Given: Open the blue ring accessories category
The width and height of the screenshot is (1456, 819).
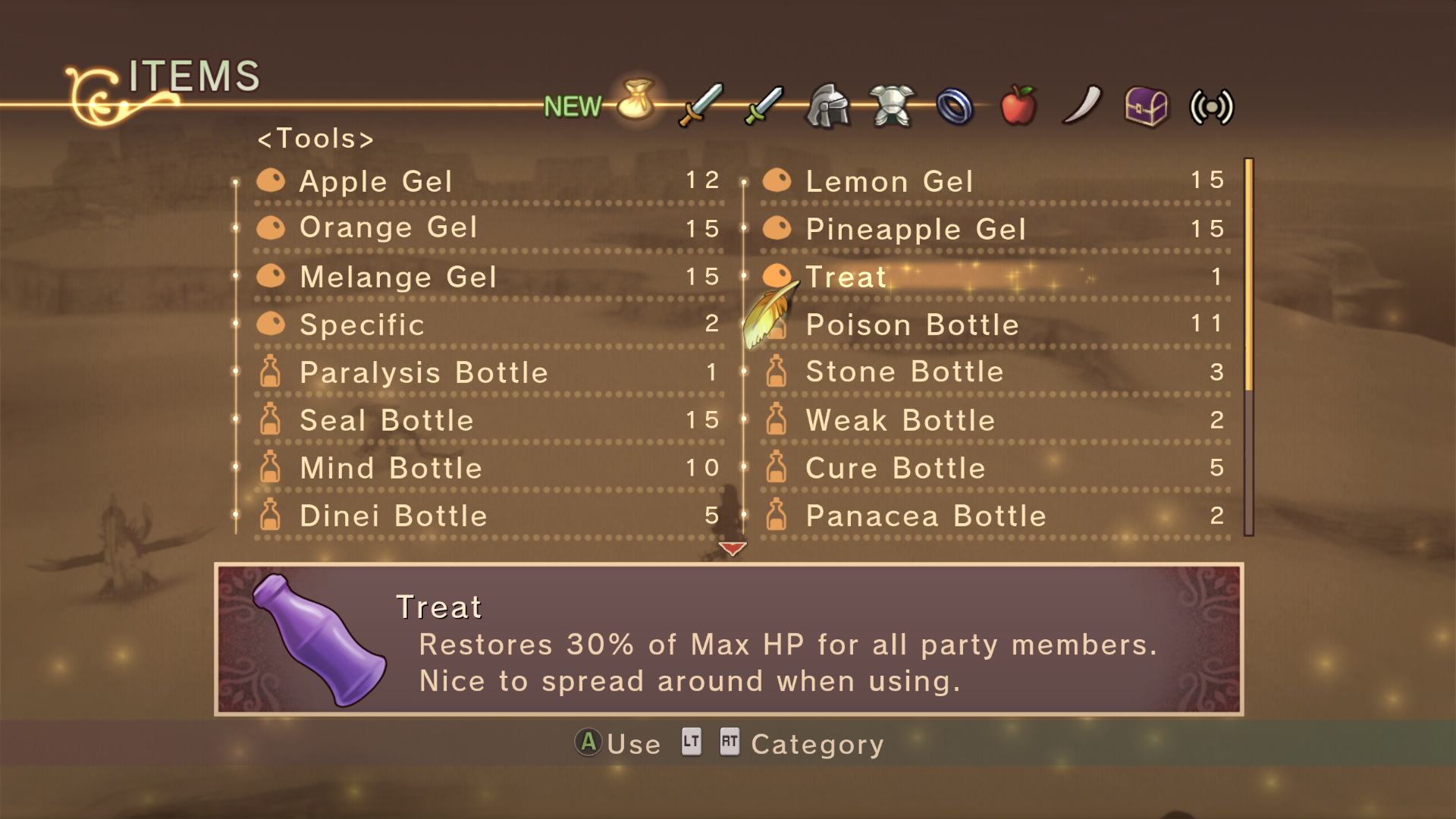Looking at the screenshot, I should (x=955, y=106).
